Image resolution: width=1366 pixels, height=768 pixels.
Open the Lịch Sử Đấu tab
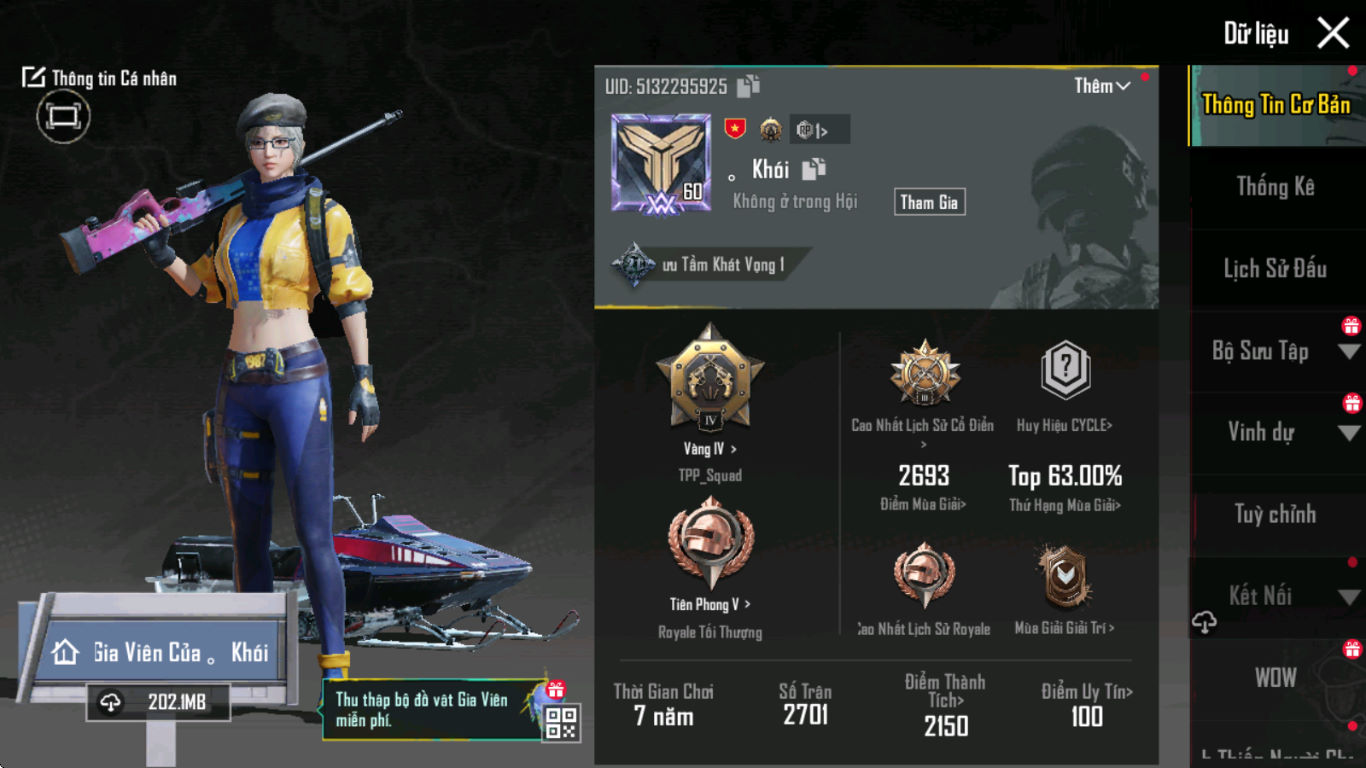point(1275,269)
